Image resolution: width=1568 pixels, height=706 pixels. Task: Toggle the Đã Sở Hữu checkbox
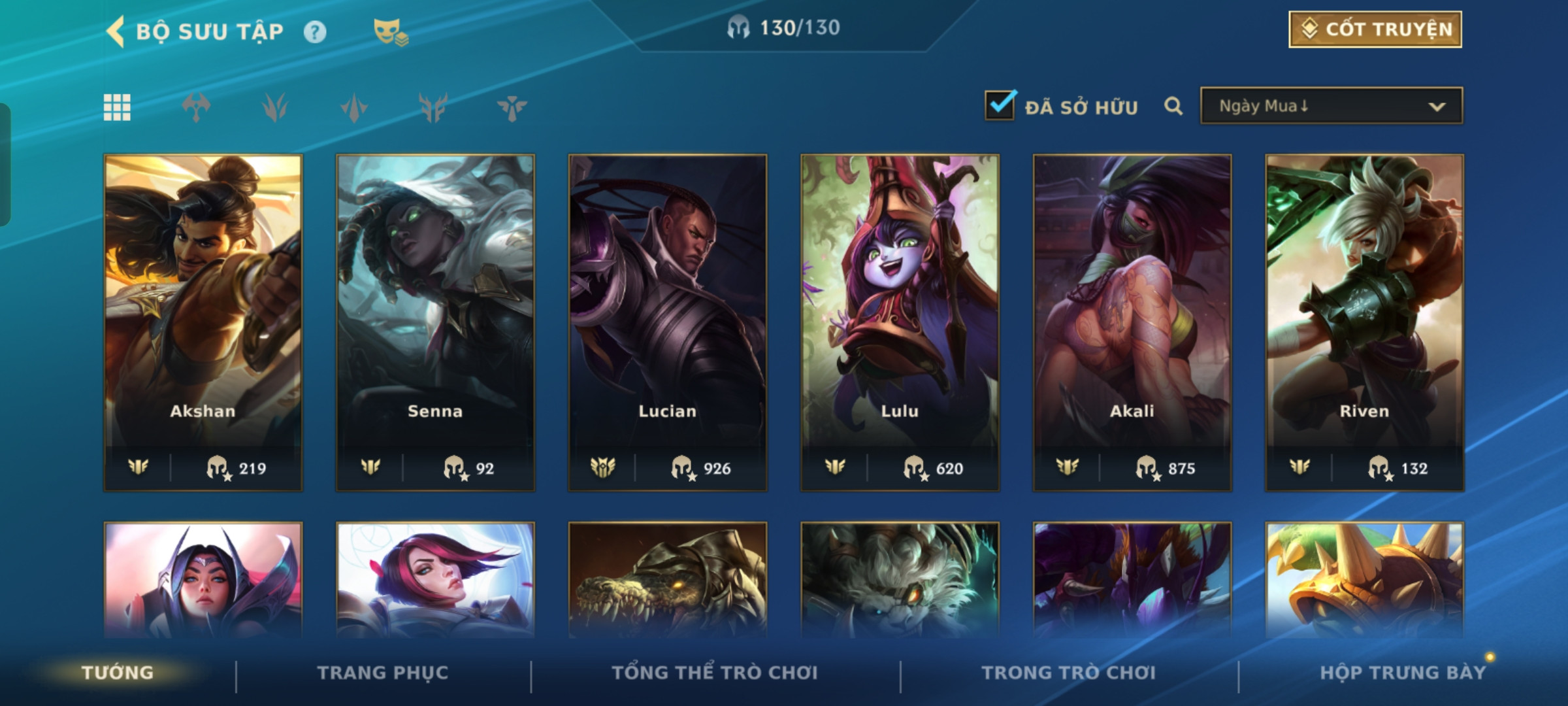click(x=1000, y=105)
